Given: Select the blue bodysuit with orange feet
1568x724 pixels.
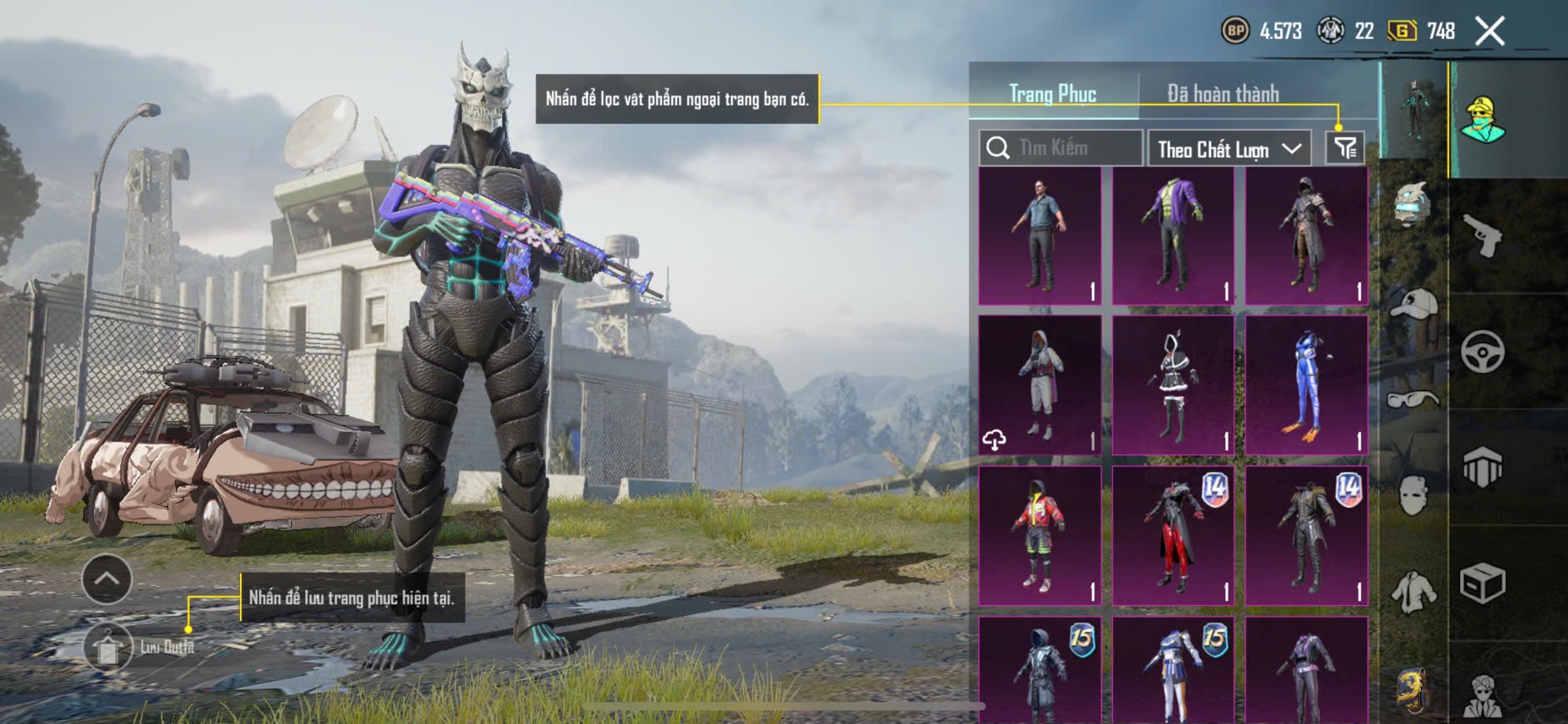Looking at the screenshot, I should click(1307, 385).
